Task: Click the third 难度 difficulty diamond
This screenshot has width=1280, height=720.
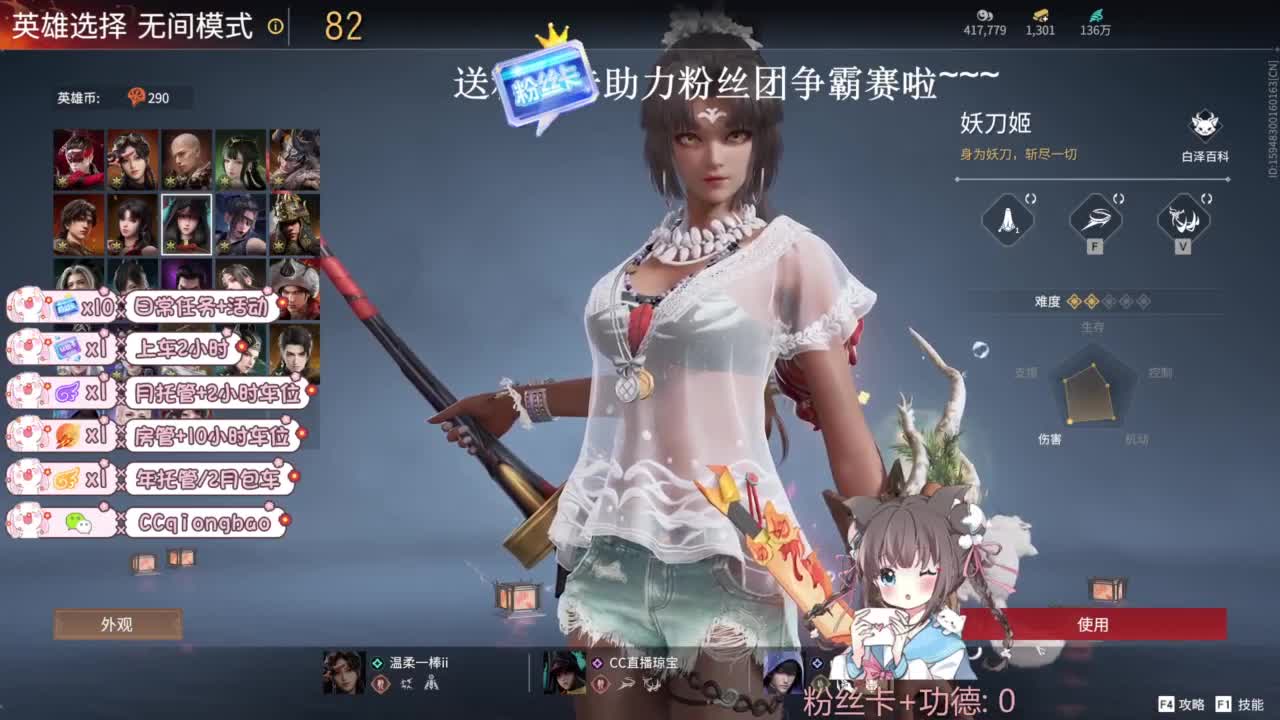Action: [x=1107, y=301]
